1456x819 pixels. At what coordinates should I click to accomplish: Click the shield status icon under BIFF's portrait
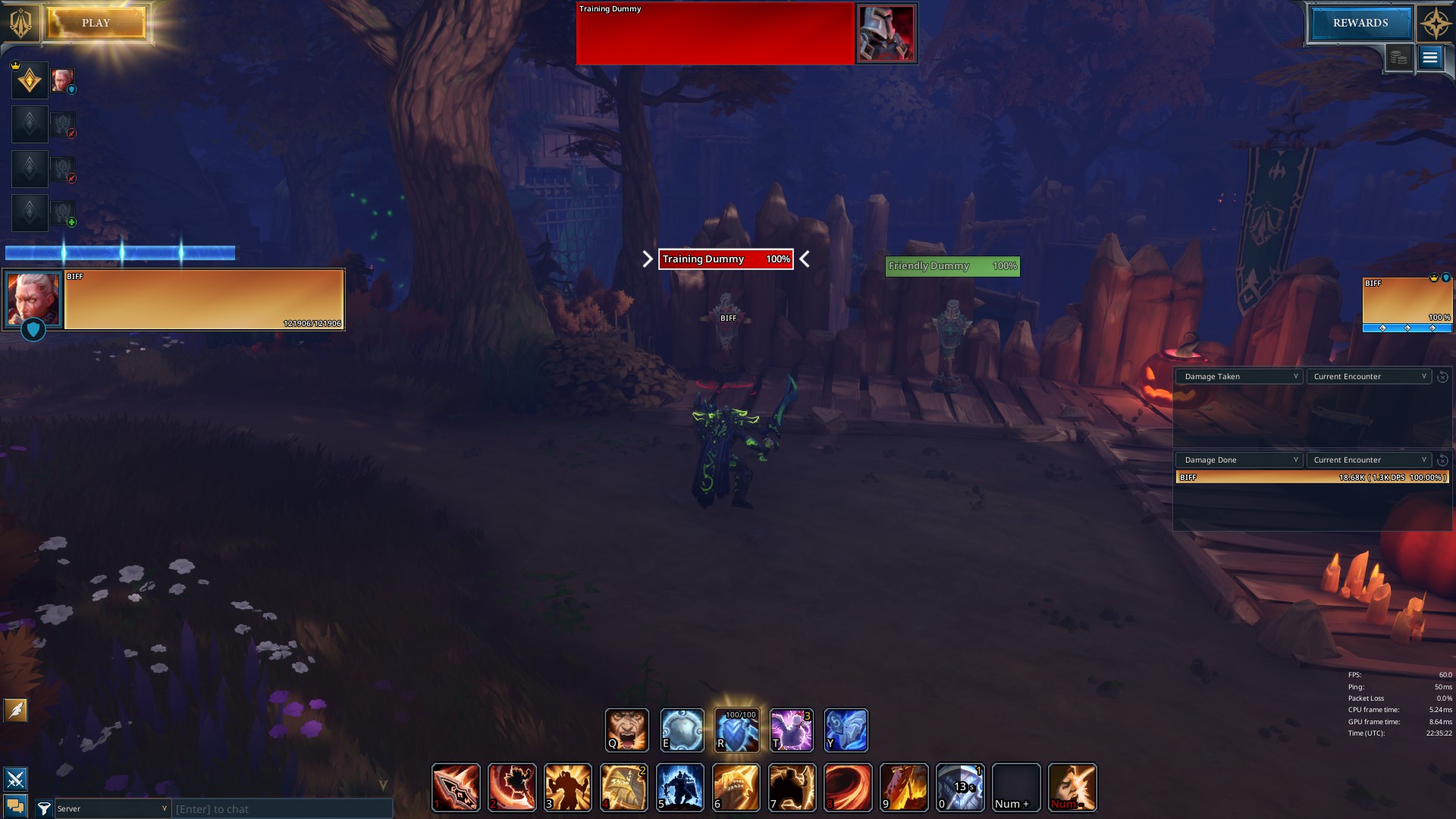tap(33, 330)
